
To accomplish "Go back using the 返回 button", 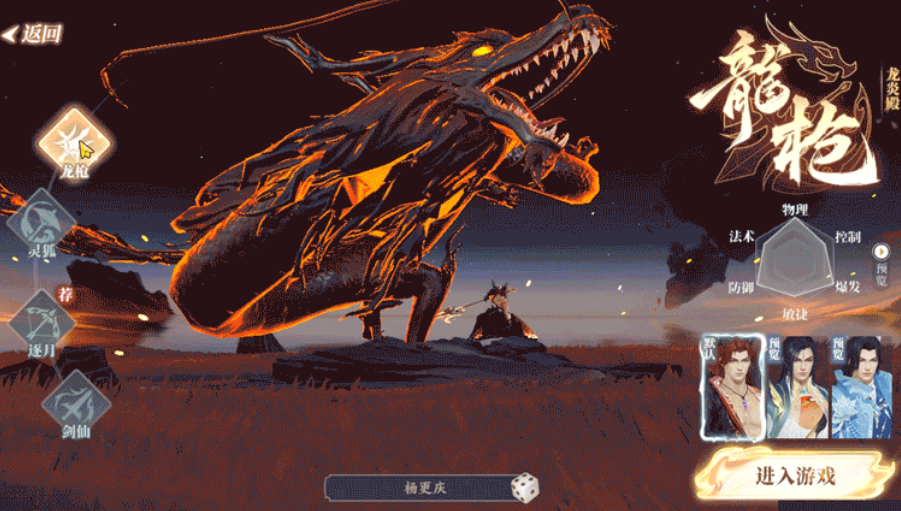I will (33, 34).
